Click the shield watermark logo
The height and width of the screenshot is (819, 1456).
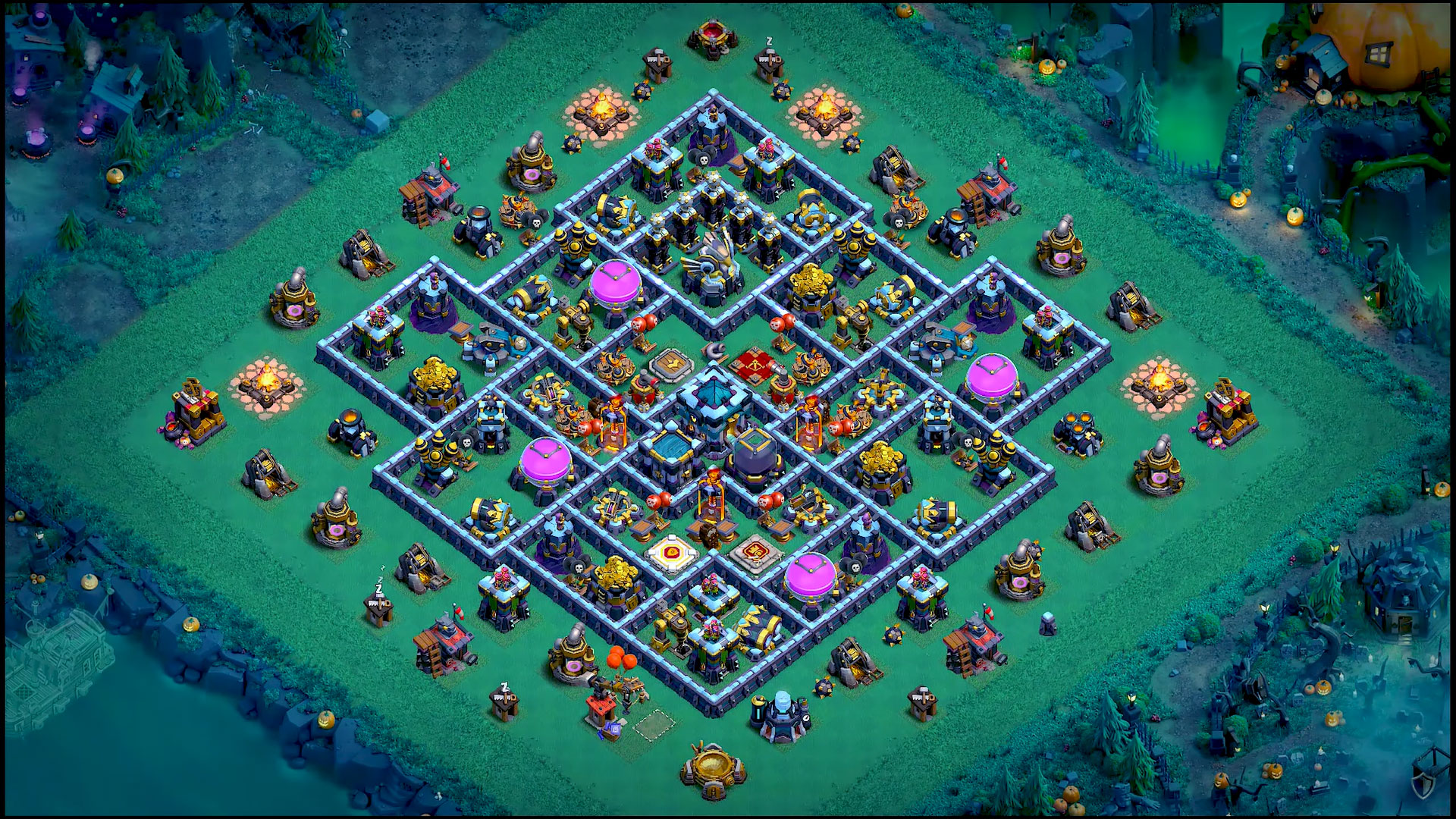(x=1423, y=786)
